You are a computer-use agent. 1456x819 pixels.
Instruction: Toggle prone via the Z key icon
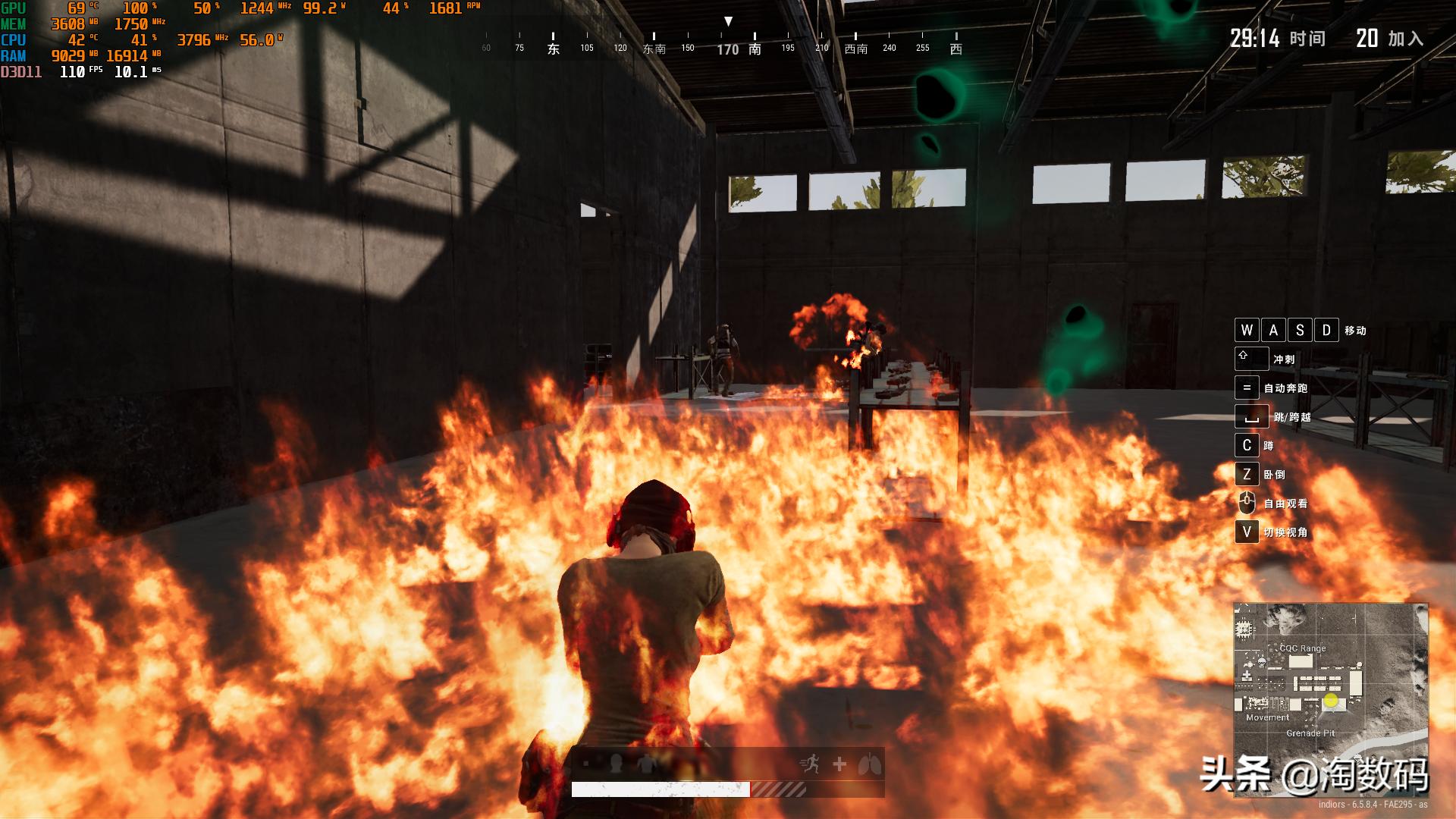[1247, 473]
